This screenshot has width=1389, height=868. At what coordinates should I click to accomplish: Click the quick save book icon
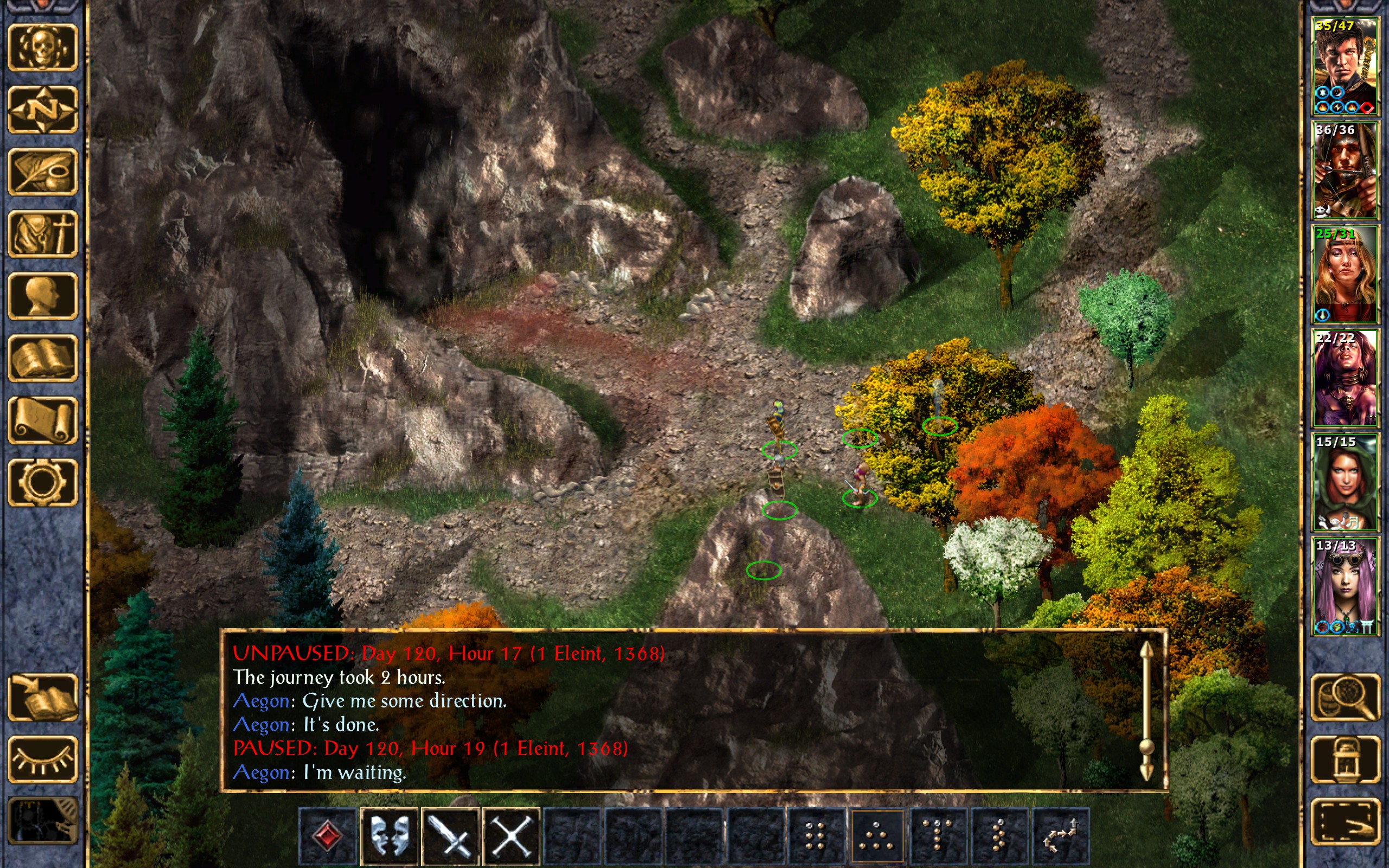click(42, 698)
